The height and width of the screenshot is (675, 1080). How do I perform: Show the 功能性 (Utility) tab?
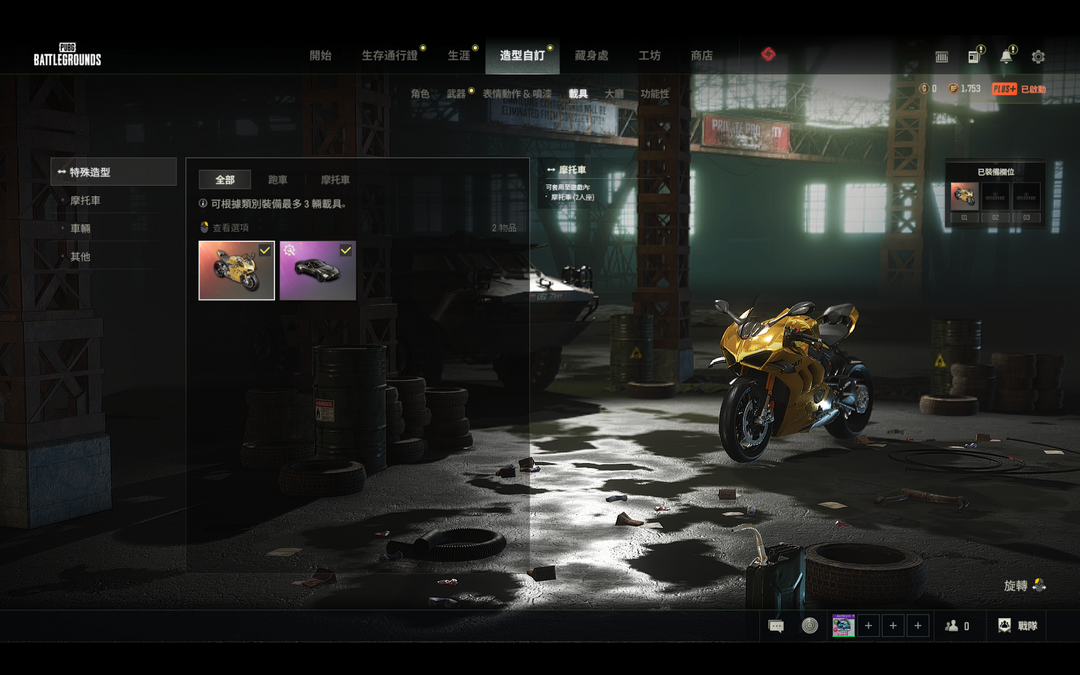click(655, 94)
